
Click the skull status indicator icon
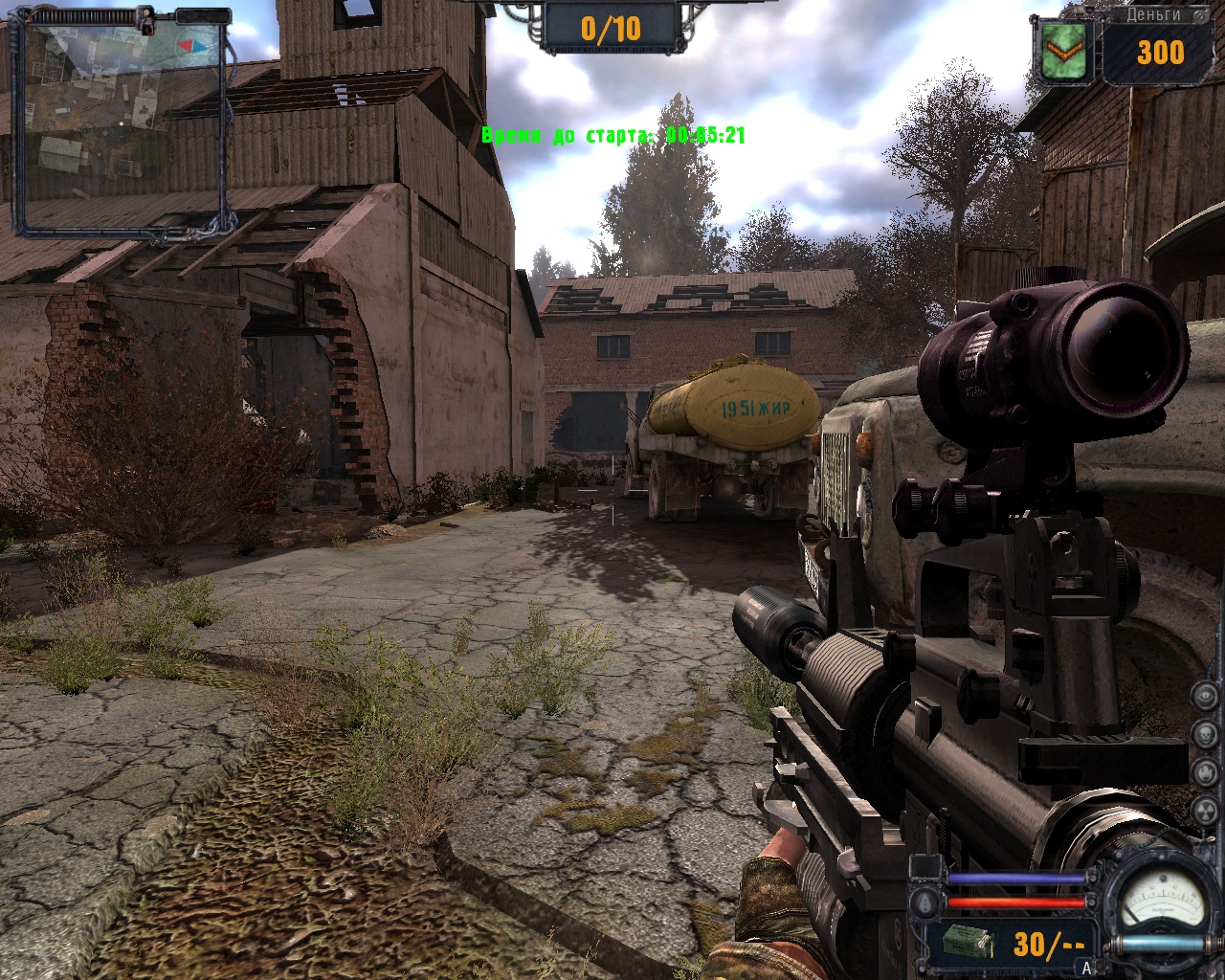click(1204, 734)
